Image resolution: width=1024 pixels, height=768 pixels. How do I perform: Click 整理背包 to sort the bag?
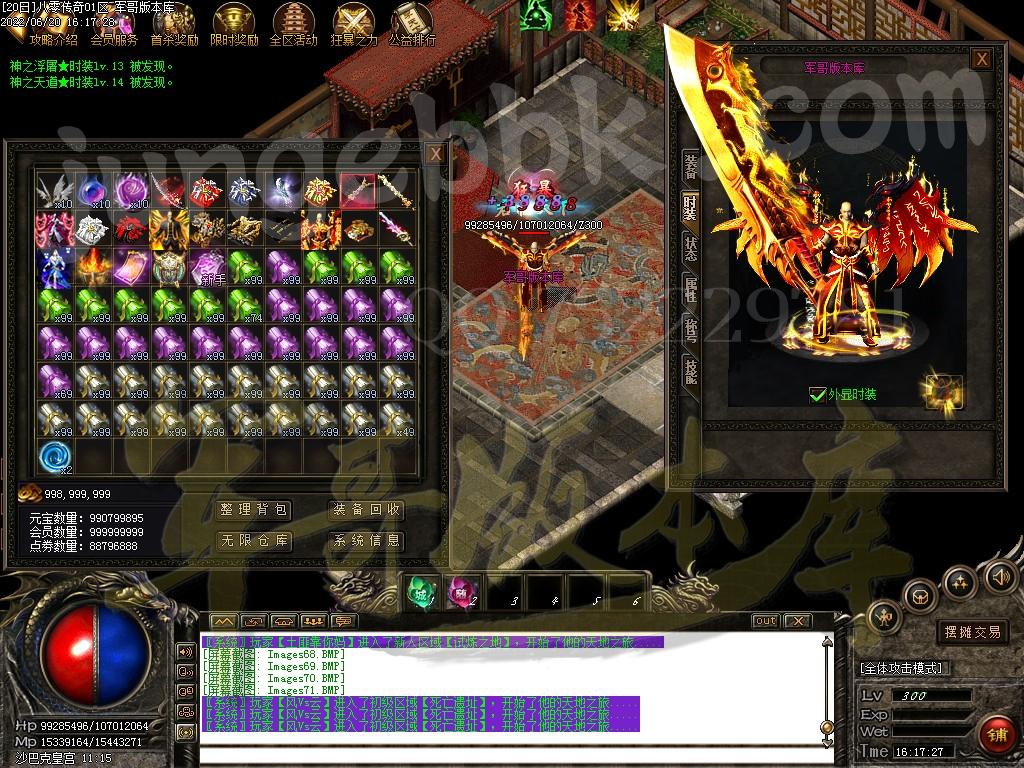tap(255, 510)
